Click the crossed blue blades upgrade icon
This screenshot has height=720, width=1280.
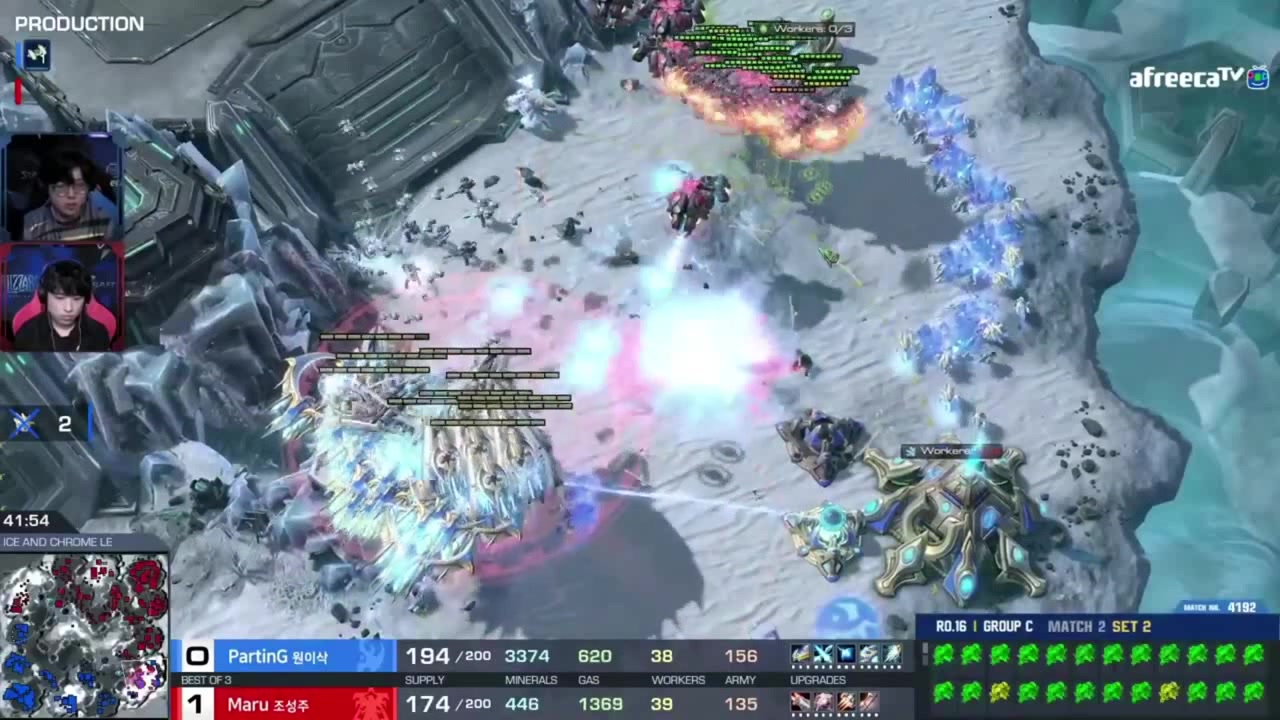823,655
